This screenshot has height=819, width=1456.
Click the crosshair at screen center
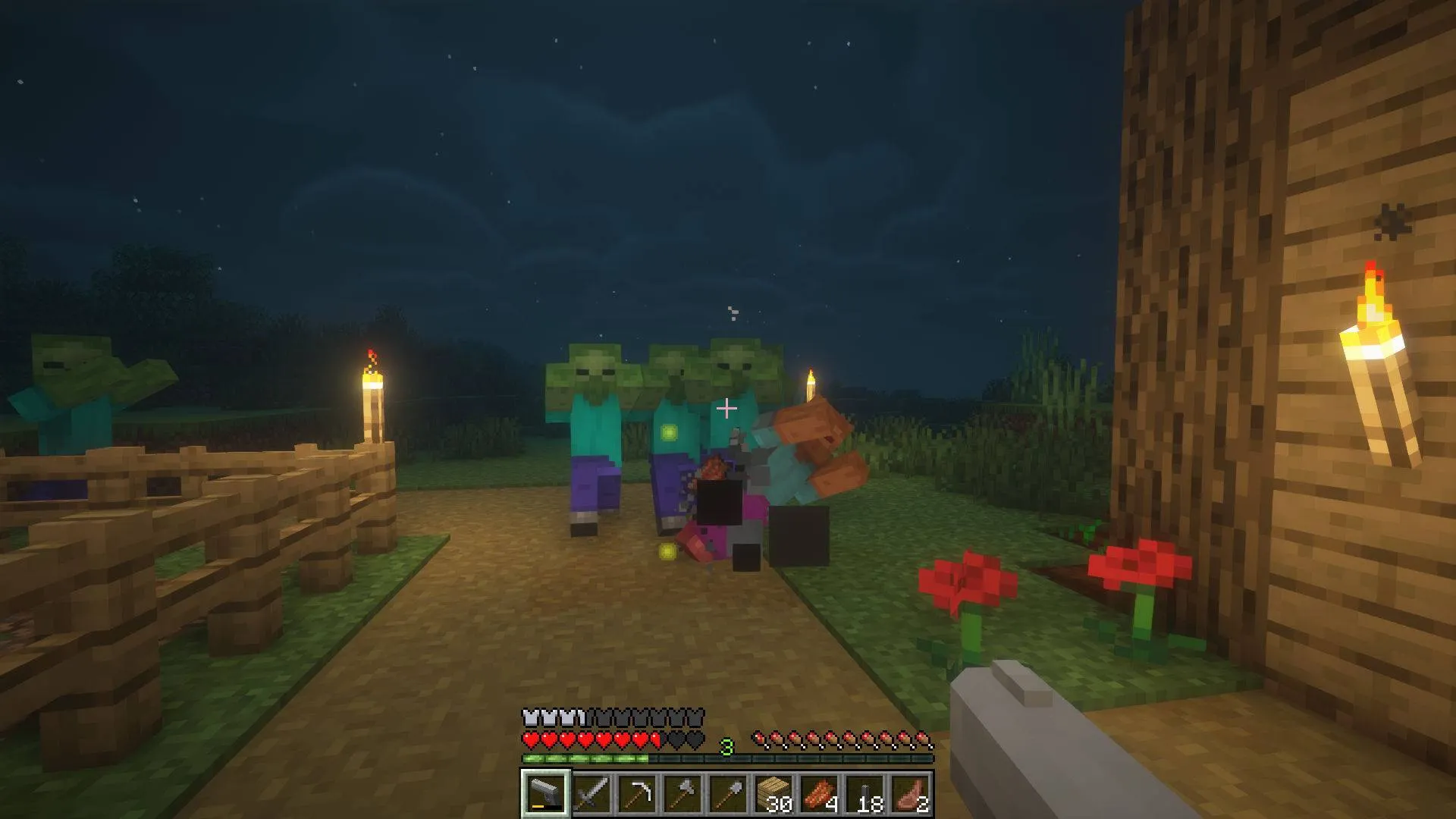point(728,409)
